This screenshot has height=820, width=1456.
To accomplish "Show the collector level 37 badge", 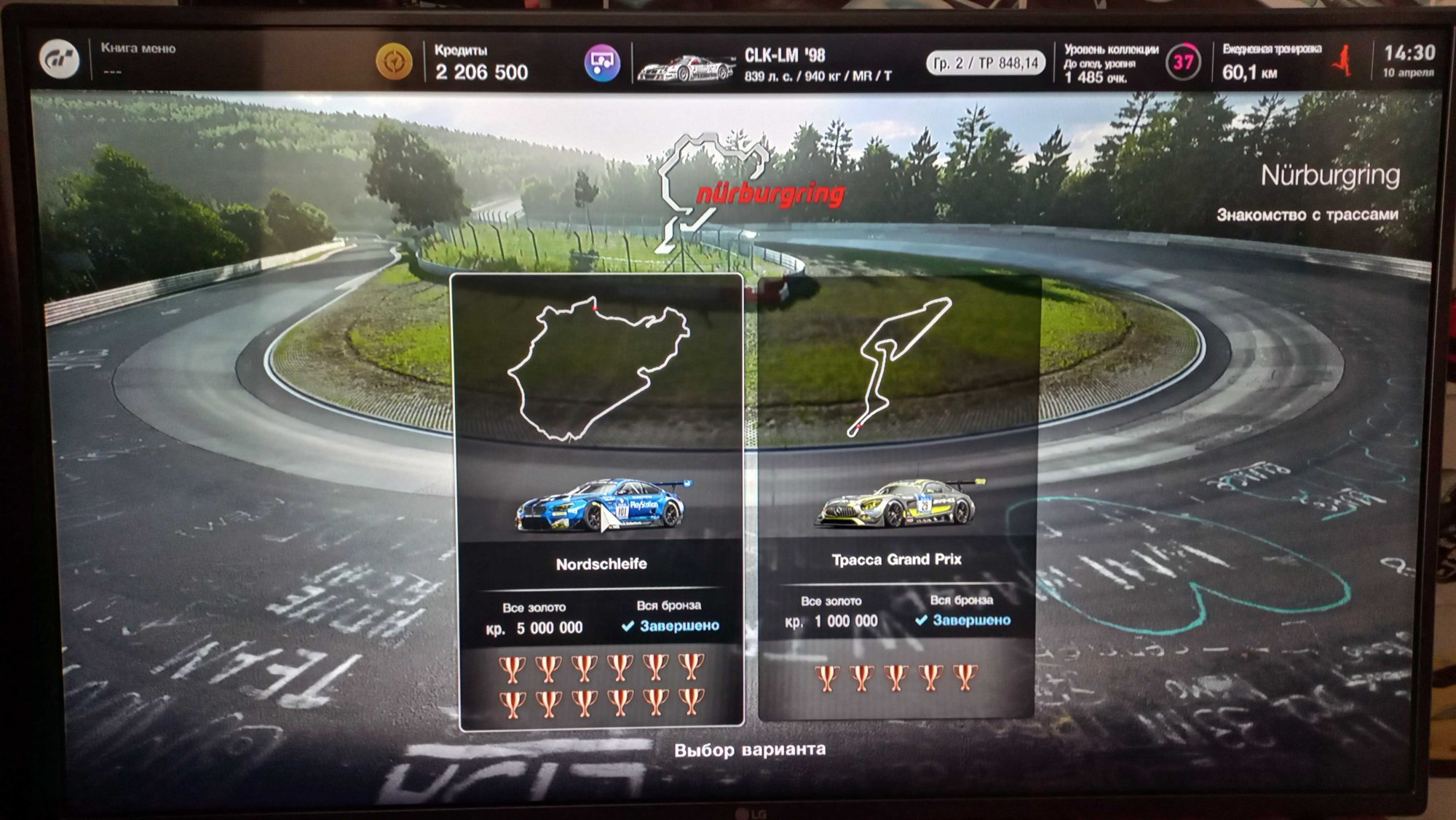I will coord(1183,63).
